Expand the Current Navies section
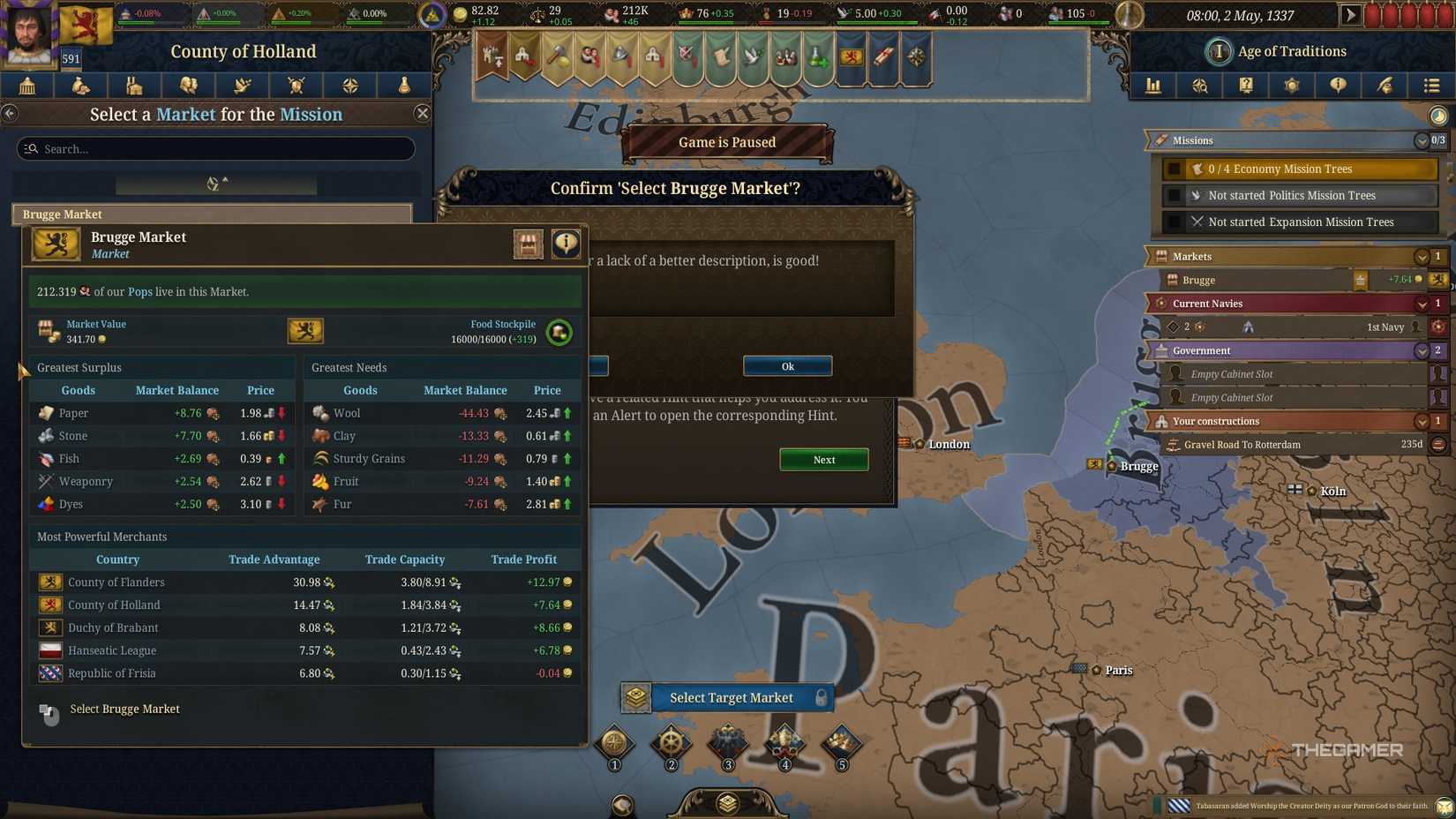This screenshot has width=1456, height=819. click(1421, 304)
